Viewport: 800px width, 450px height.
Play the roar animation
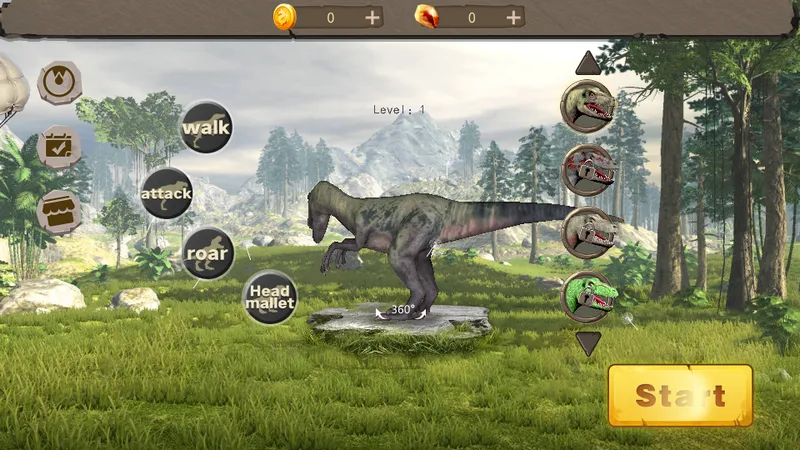pyautogui.click(x=208, y=253)
